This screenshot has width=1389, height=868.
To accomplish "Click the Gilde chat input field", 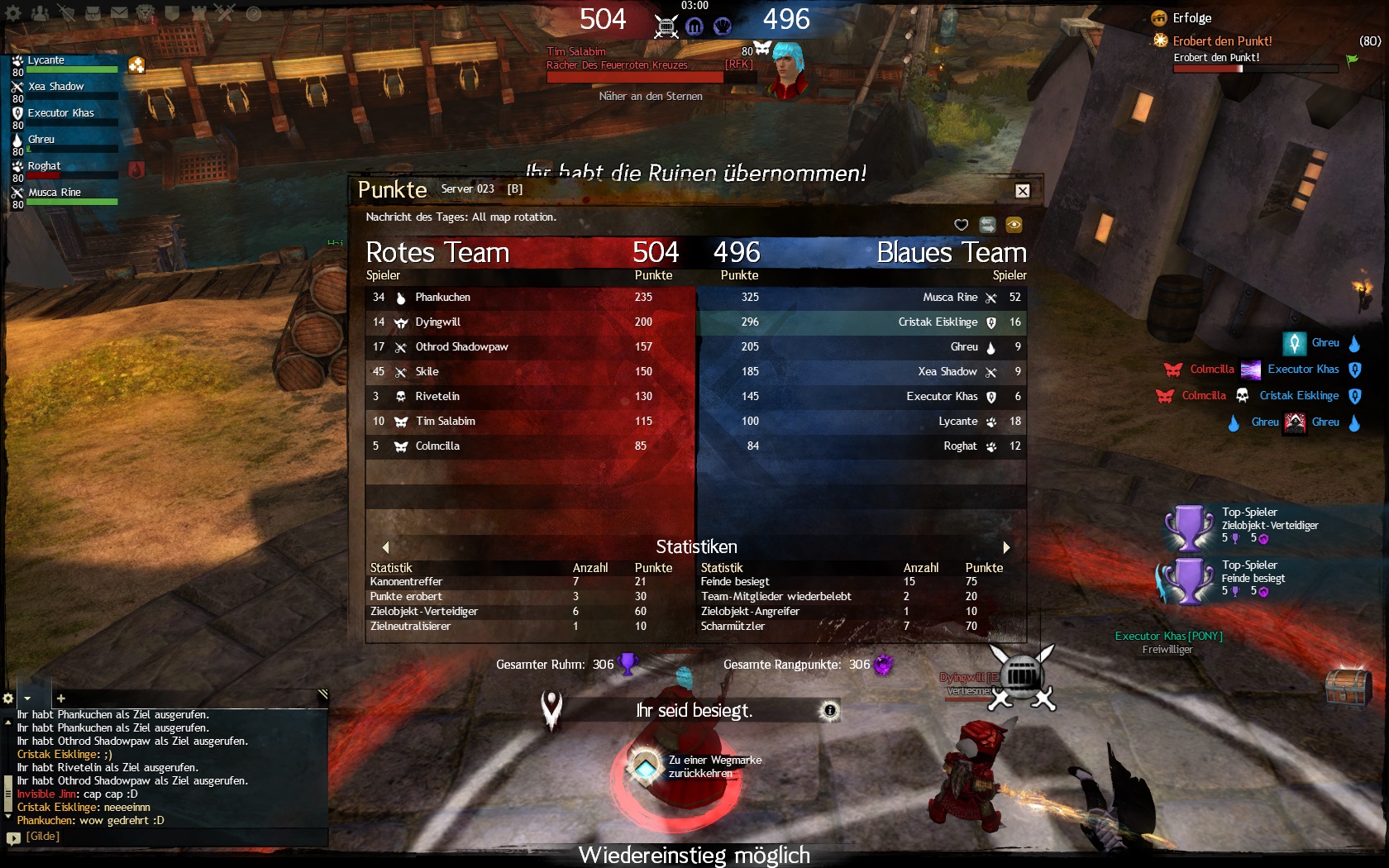I will [165, 837].
